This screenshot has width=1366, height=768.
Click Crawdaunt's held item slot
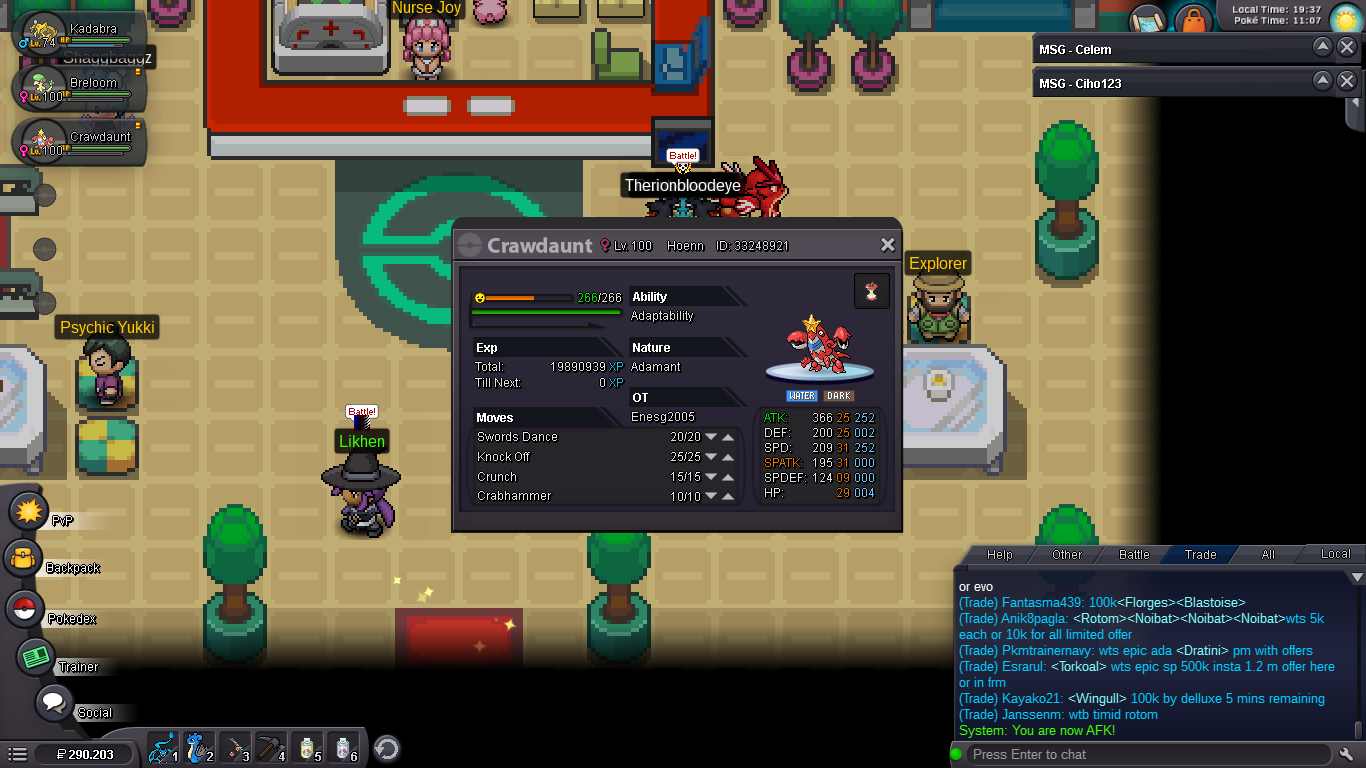click(872, 291)
